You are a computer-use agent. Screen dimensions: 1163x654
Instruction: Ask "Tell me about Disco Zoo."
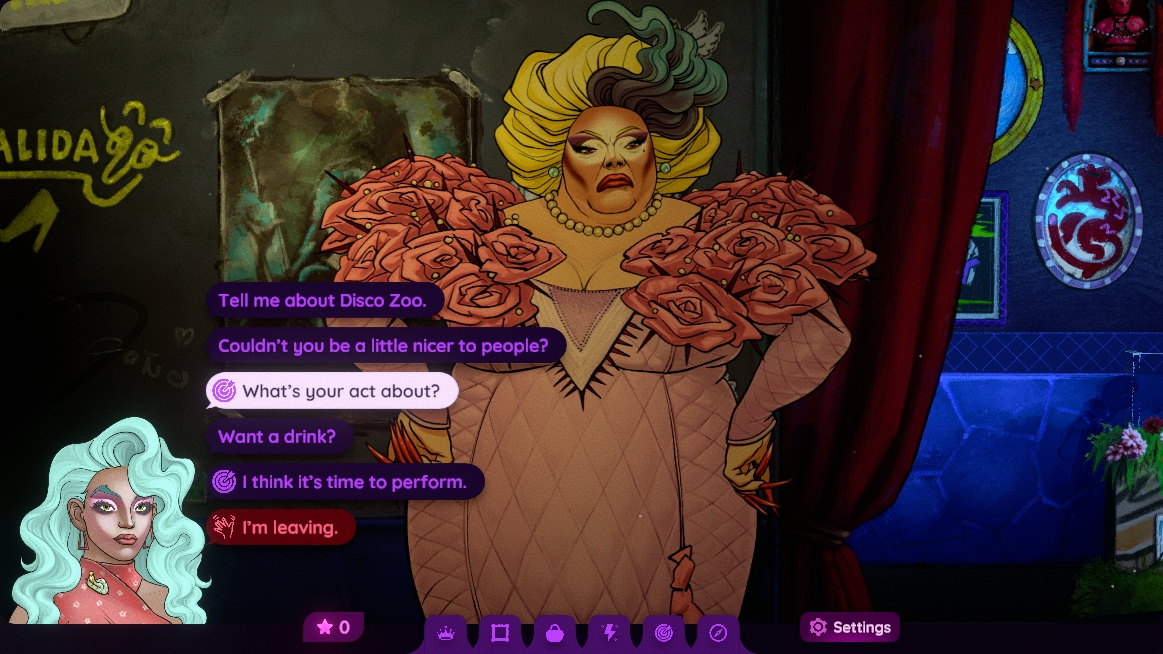323,300
